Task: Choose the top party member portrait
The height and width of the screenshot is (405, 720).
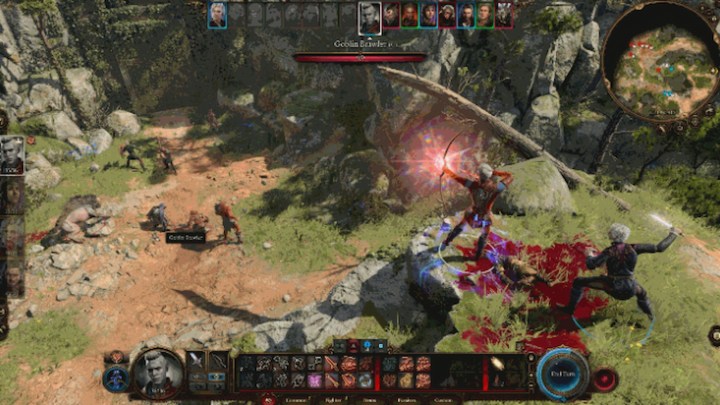Action: [x=12, y=154]
